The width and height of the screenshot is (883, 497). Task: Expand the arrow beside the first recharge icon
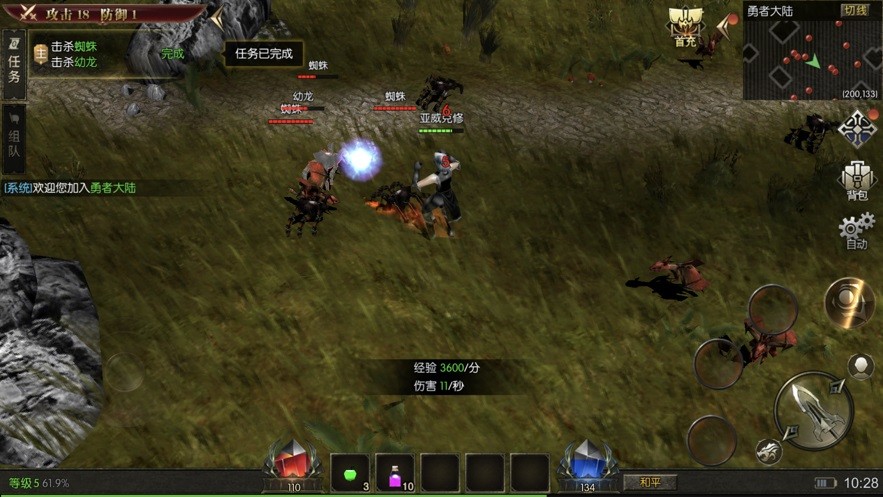tap(723, 26)
